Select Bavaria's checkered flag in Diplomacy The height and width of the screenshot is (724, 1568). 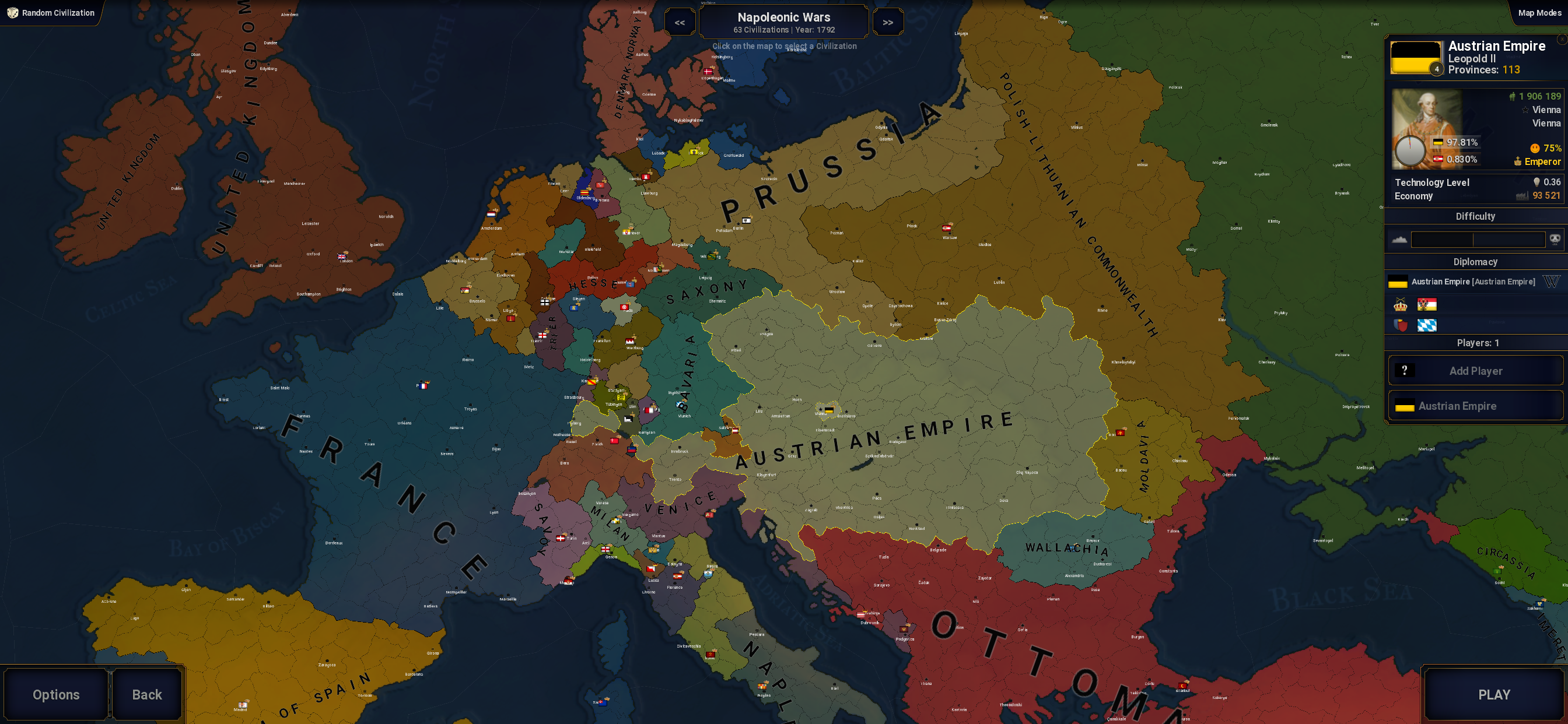1427,325
